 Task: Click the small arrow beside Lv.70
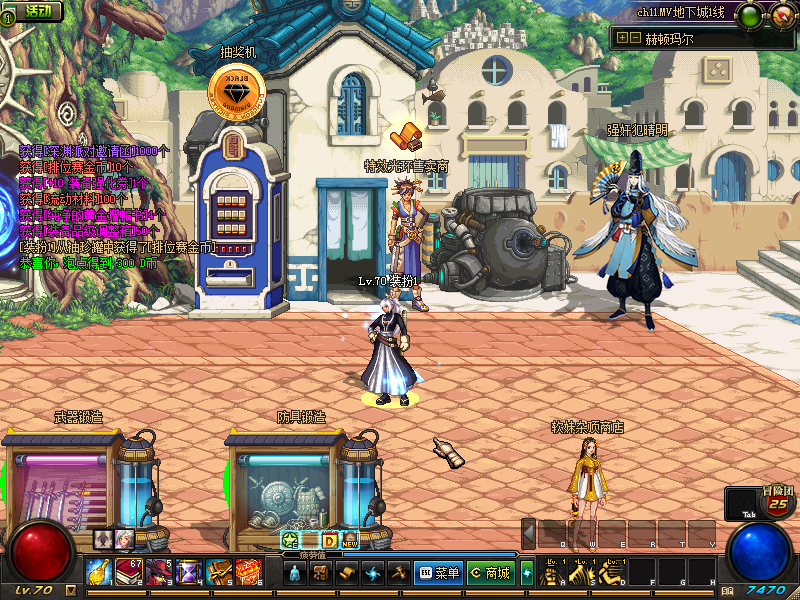pyautogui.click(x=70, y=590)
